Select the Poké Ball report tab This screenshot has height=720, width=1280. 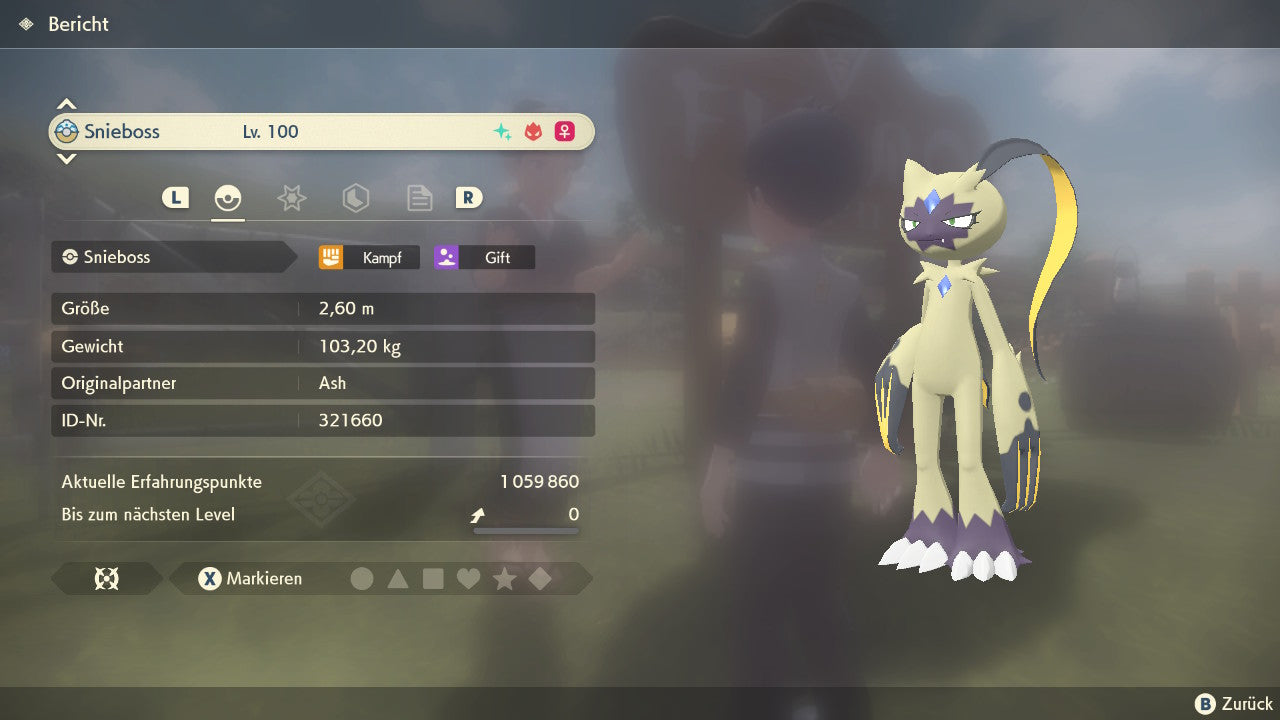(228, 198)
